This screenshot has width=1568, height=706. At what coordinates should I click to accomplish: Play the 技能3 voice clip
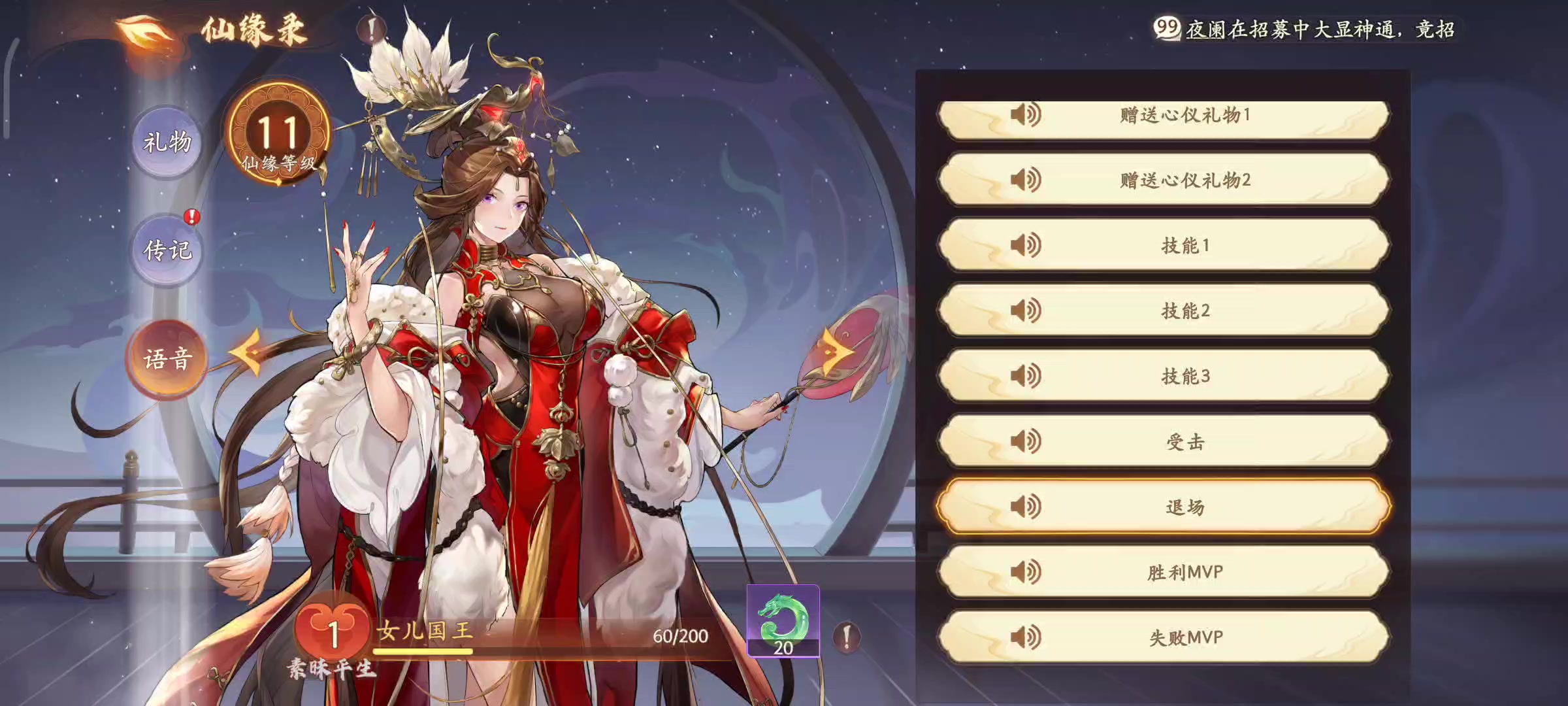(1164, 377)
